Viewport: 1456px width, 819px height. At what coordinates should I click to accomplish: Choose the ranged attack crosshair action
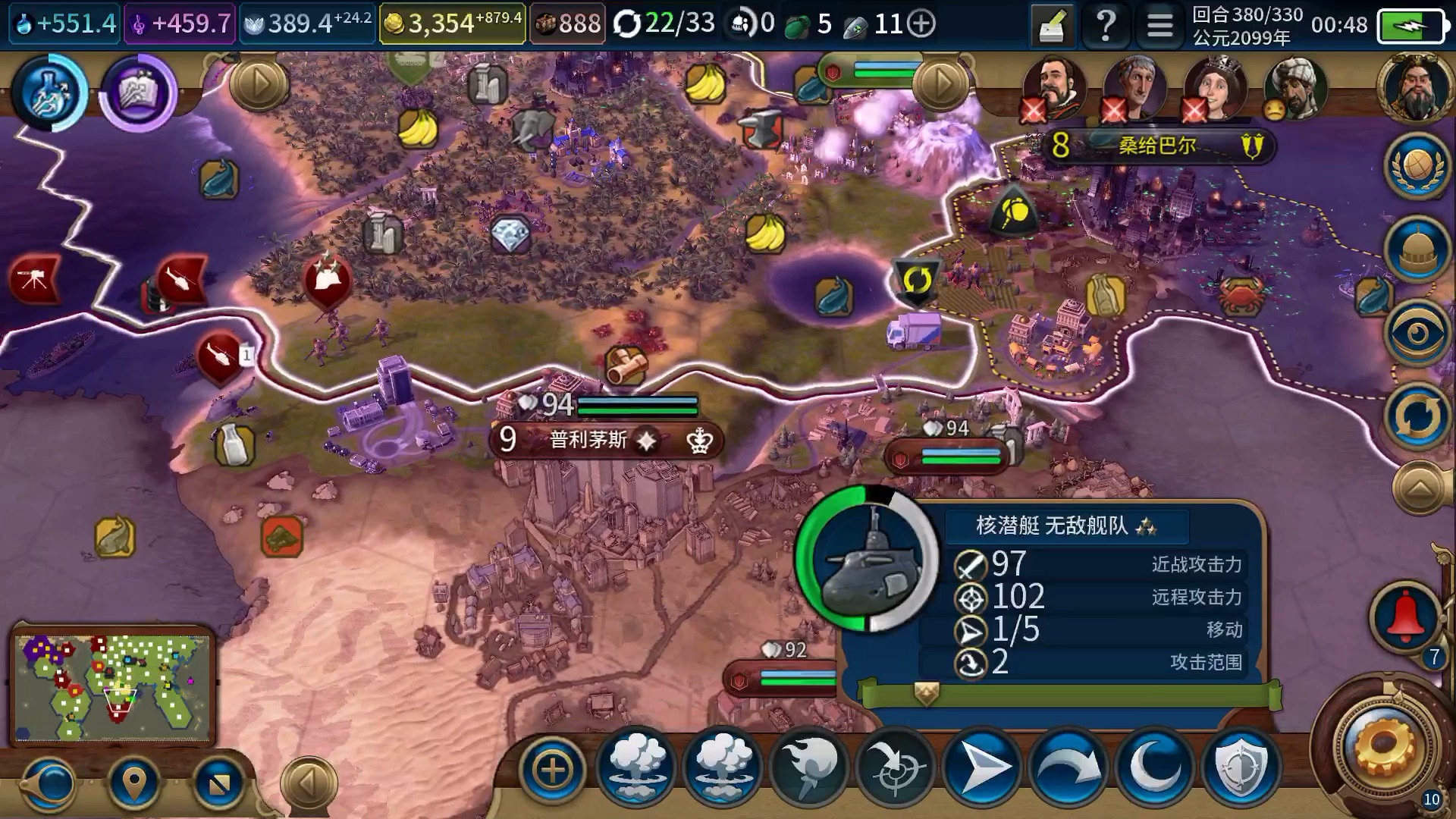click(895, 768)
